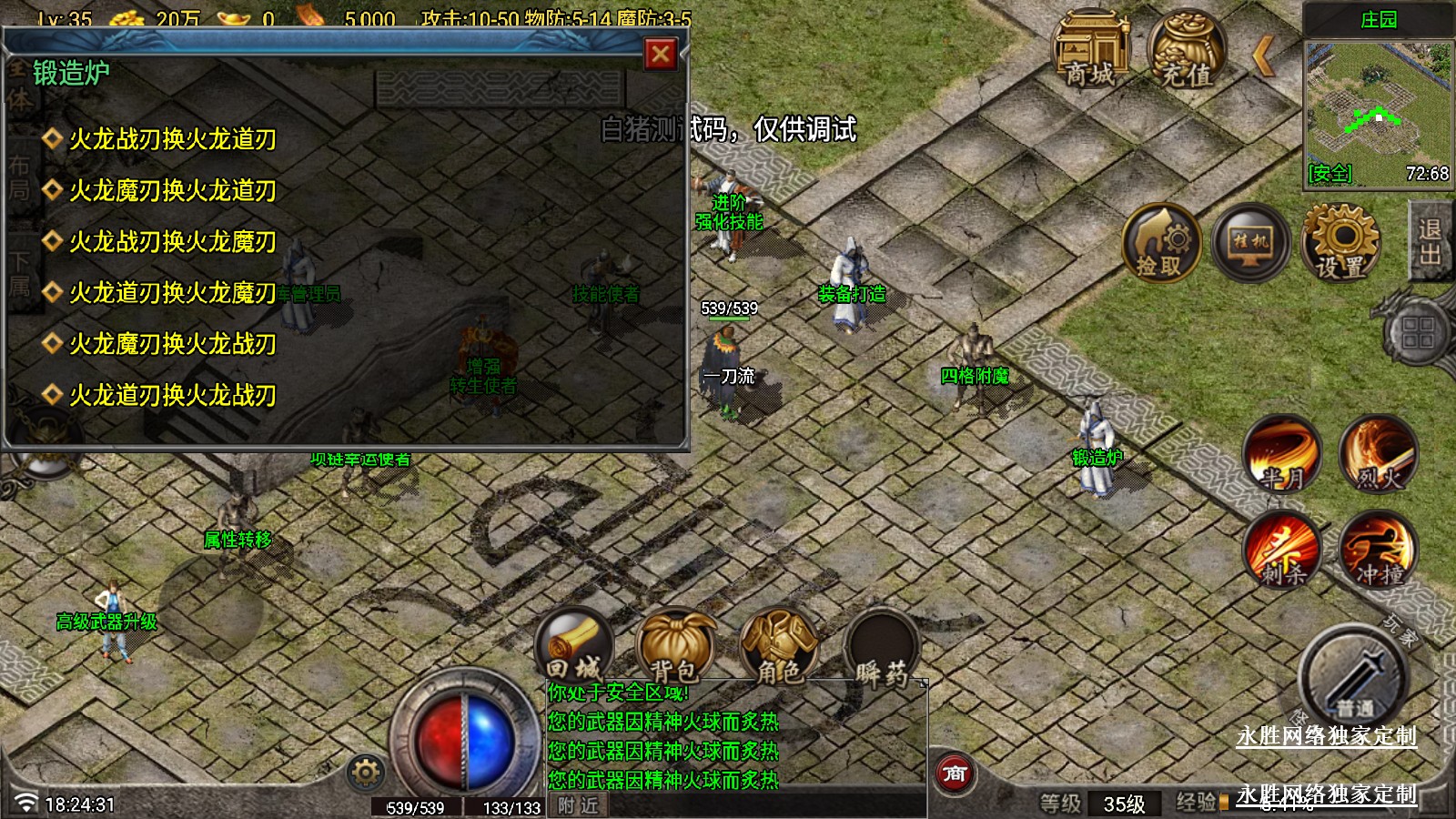This screenshot has width=1456, height=819.
Task: Choose the 火龙魔刃换火龙战刃 entry
Action: pyautogui.click(x=172, y=344)
